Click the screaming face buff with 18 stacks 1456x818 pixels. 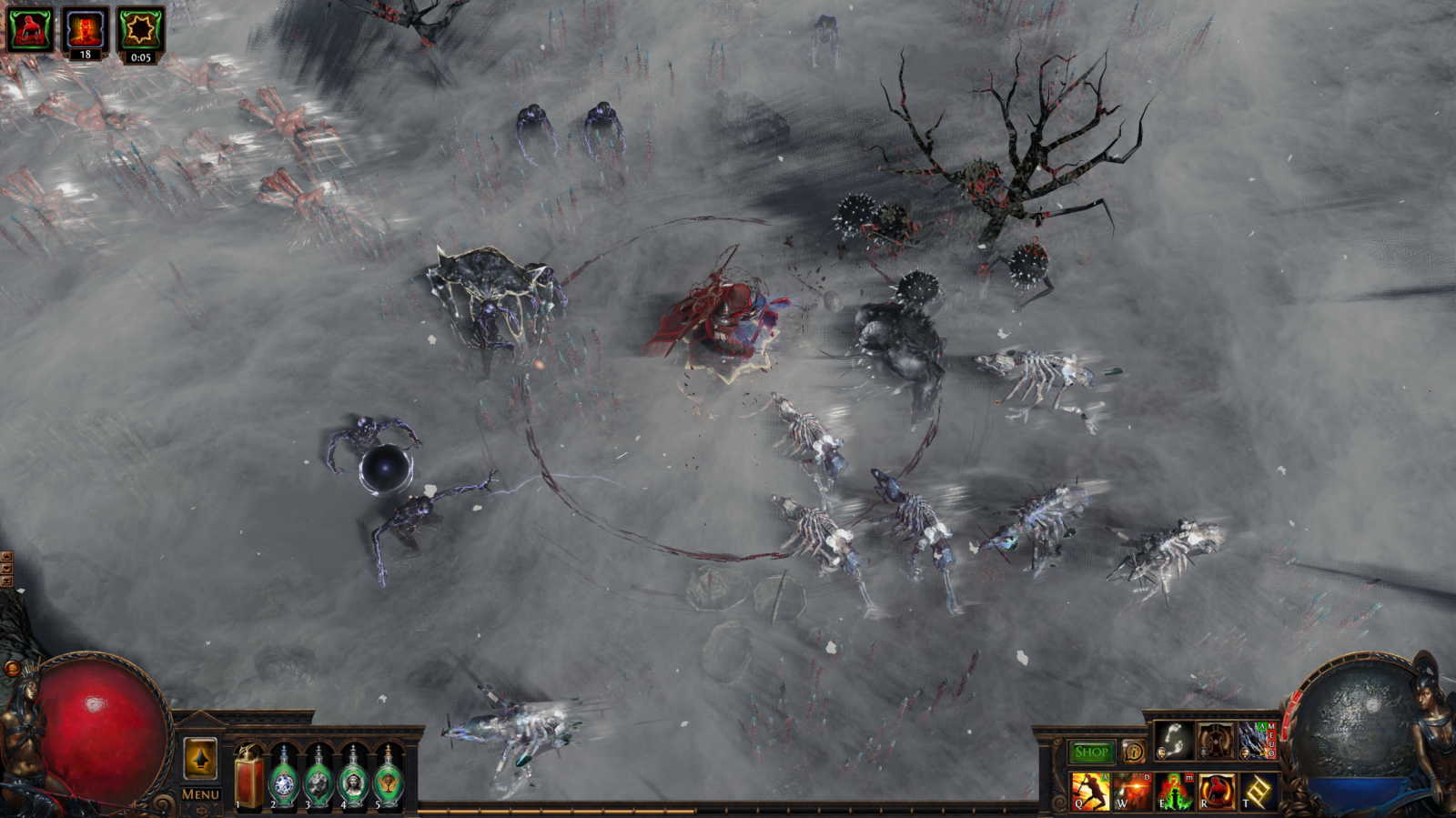coord(85,29)
